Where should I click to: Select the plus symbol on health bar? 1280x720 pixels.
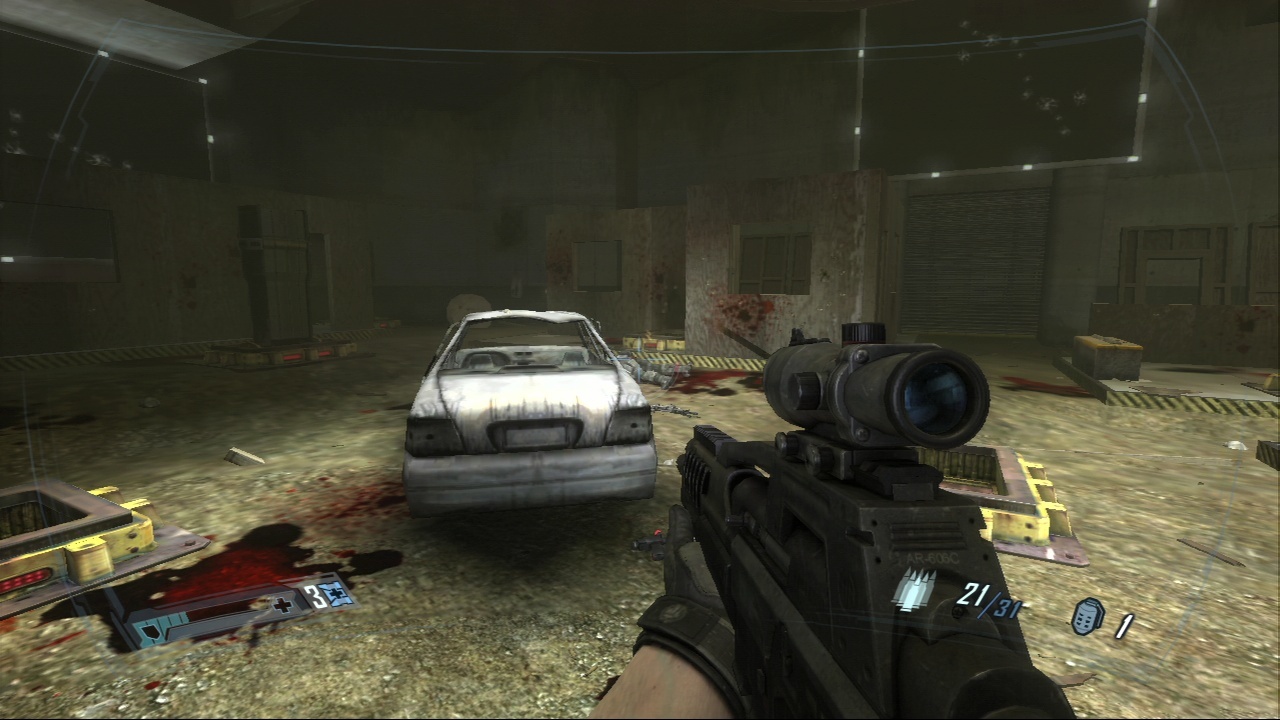pos(283,605)
